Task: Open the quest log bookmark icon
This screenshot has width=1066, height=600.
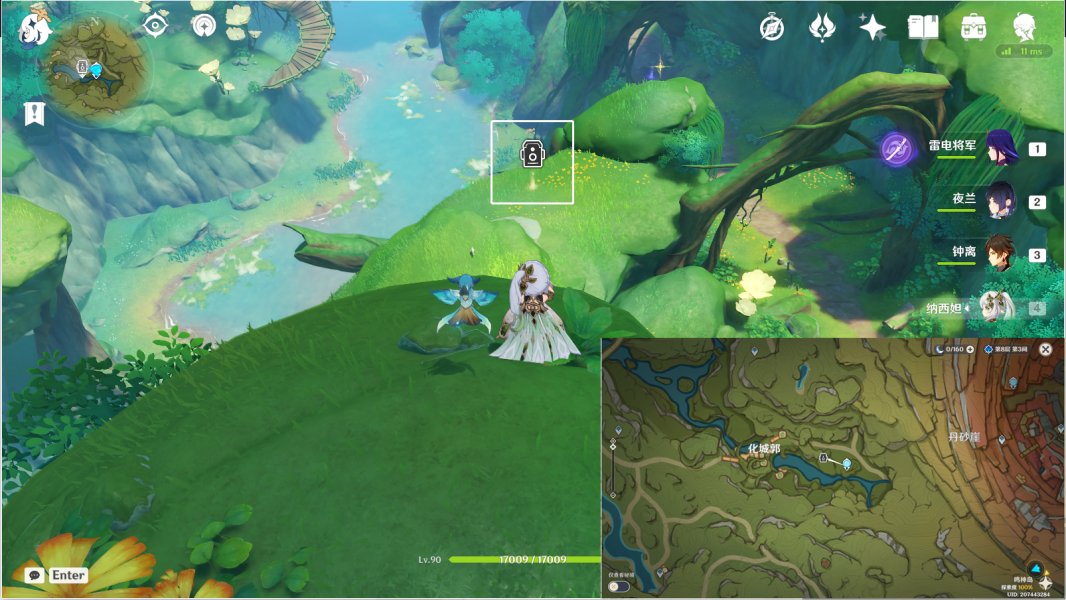Action: 35,113
